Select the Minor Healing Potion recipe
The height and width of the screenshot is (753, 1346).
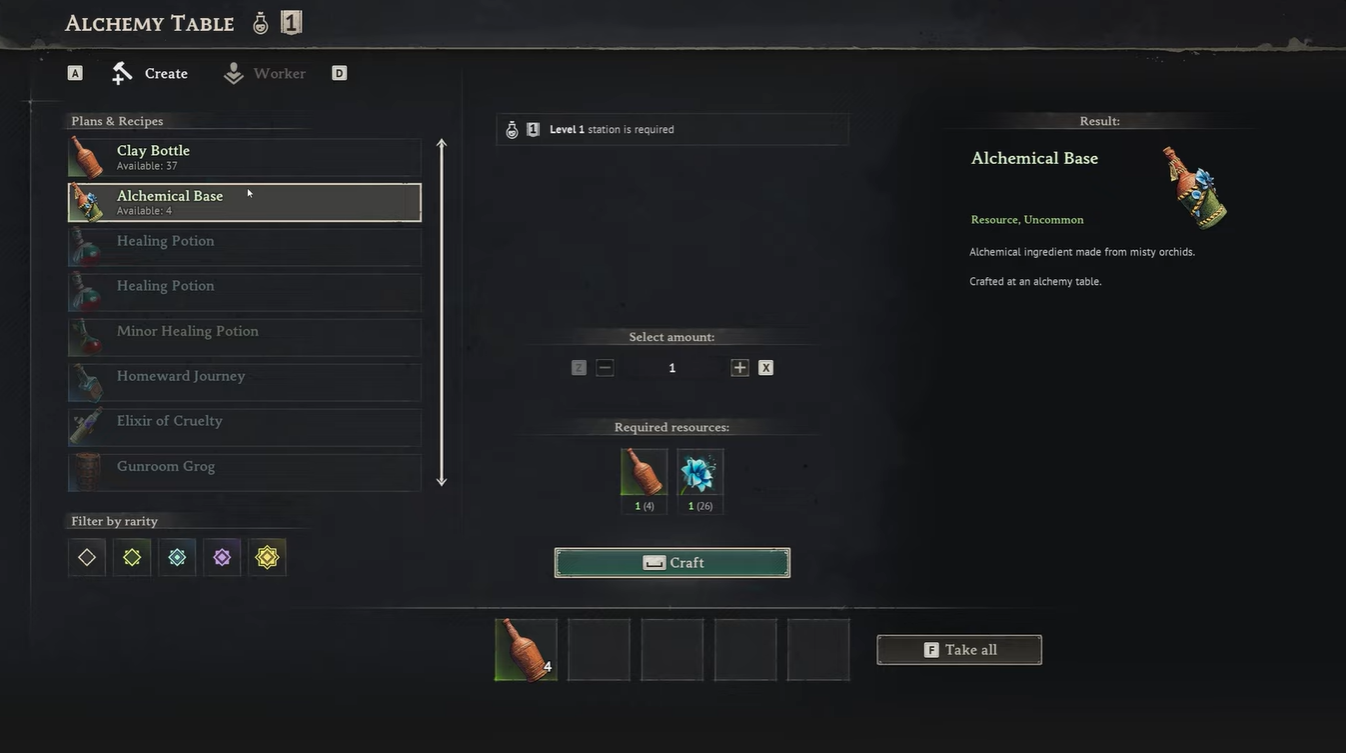point(244,337)
